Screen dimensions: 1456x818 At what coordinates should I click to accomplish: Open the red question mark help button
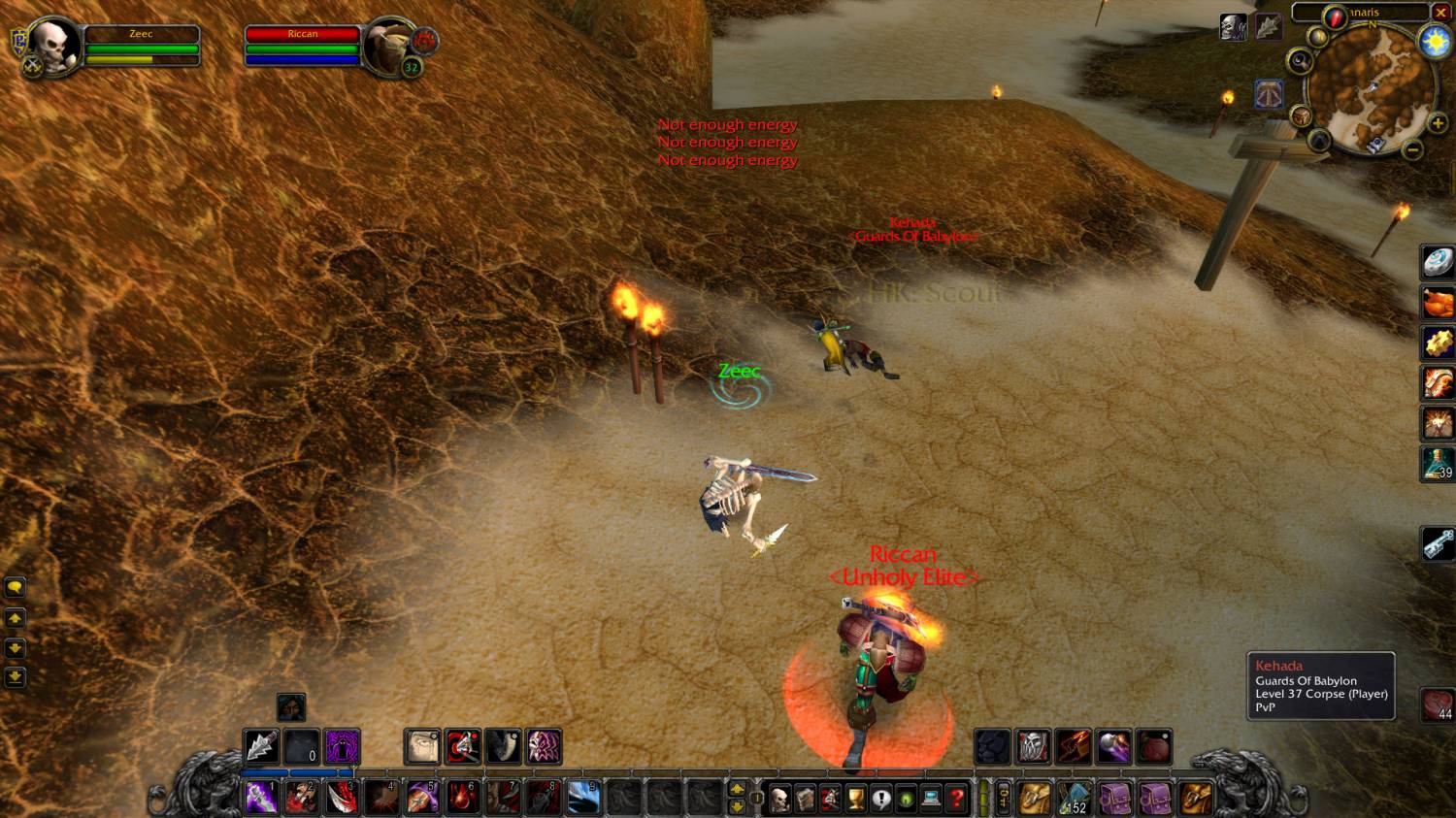(x=957, y=799)
